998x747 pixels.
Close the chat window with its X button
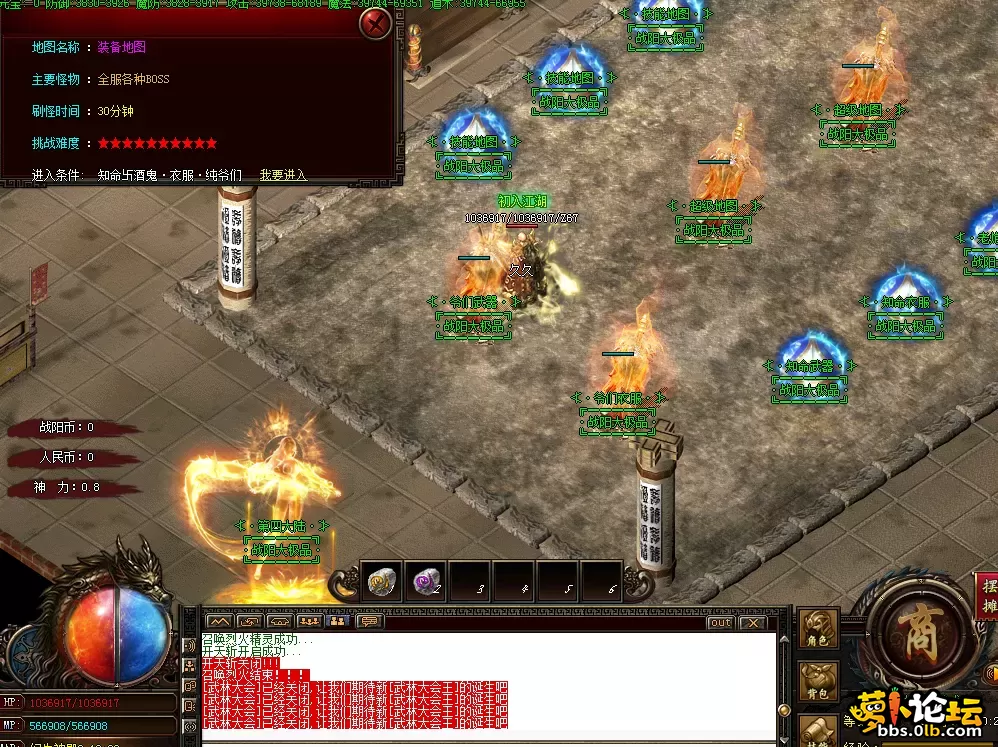pos(752,623)
